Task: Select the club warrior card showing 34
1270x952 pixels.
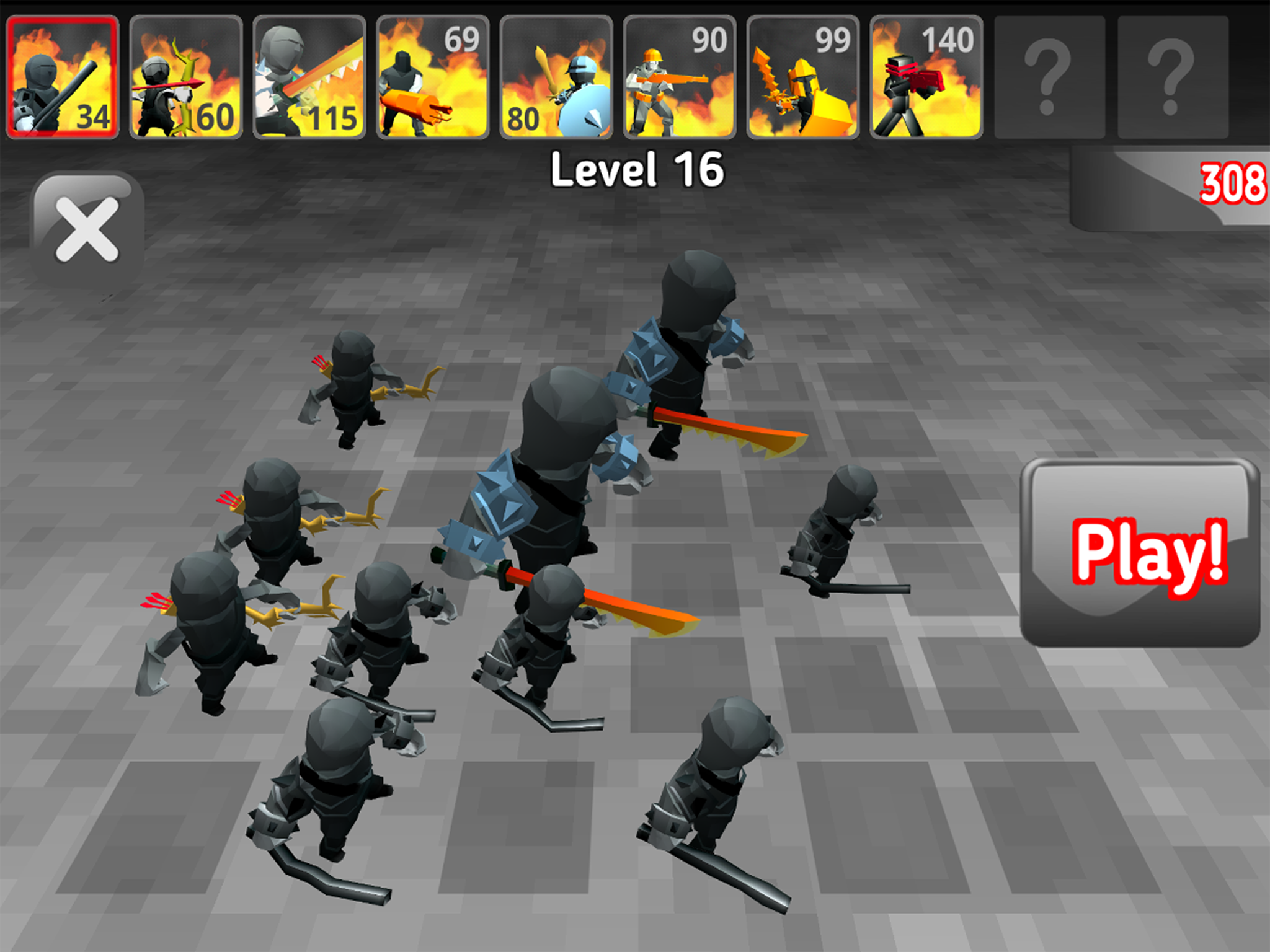Action: [62, 74]
